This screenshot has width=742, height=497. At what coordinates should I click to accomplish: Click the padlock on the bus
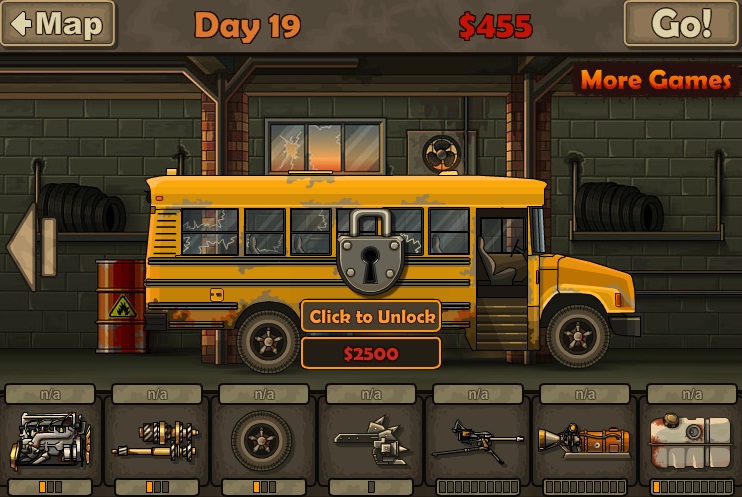click(x=371, y=251)
